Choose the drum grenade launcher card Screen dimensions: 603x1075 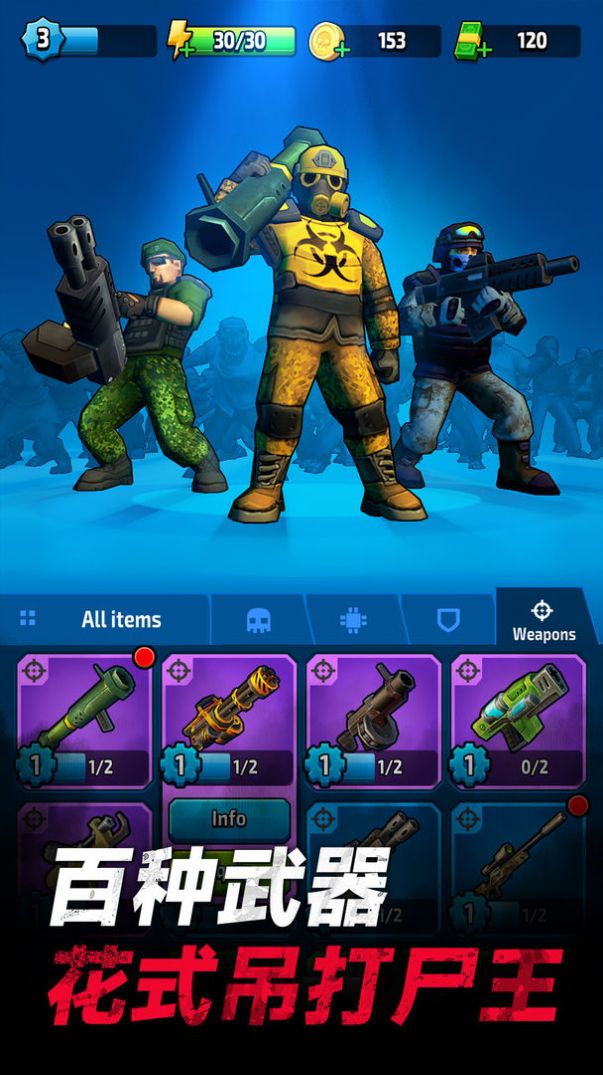pyautogui.click(x=374, y=720)
